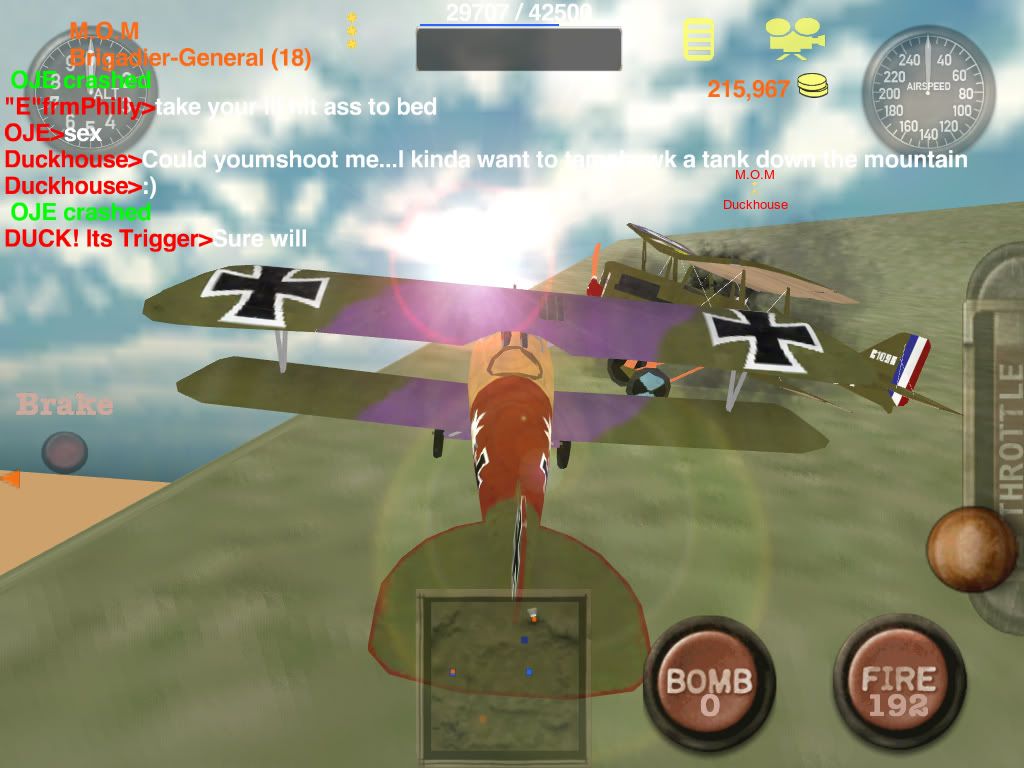Open the yellow camera view icon
This screenshot has height=768, width=1024.
pyautogui.click(x=795, y=37)
